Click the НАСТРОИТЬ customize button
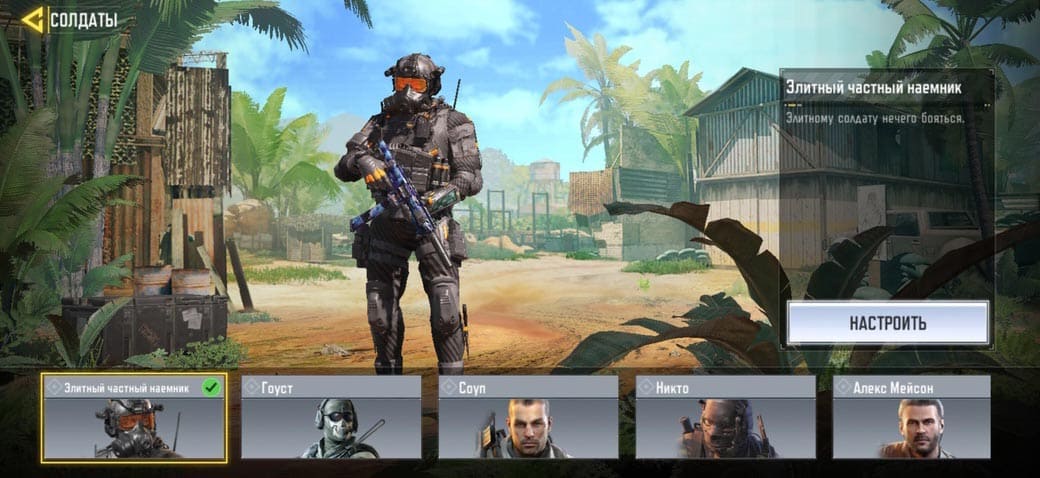Screen dimensions: 1040x478 point(887,323)
